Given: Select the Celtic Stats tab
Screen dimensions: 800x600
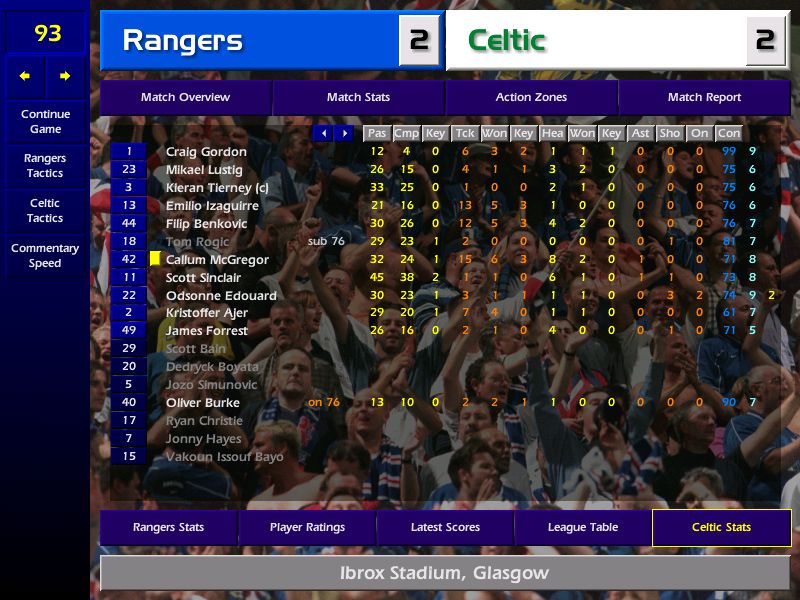Looking at the screenshot, I should (721, 527).
